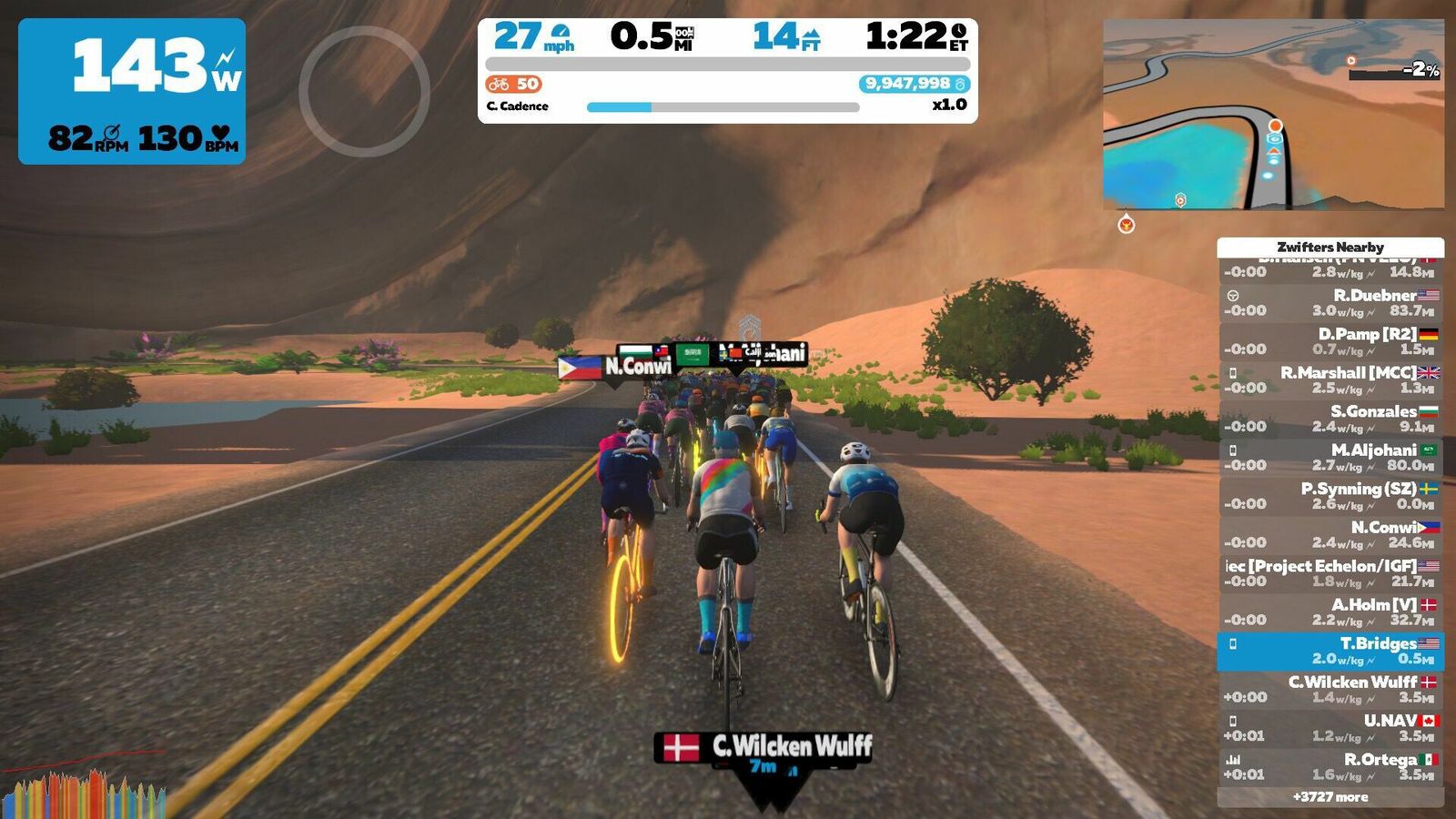Select R.Duebner in Zwifters Nearby list
Screen dimensions: 1456x819
[x=1330, y=303]
